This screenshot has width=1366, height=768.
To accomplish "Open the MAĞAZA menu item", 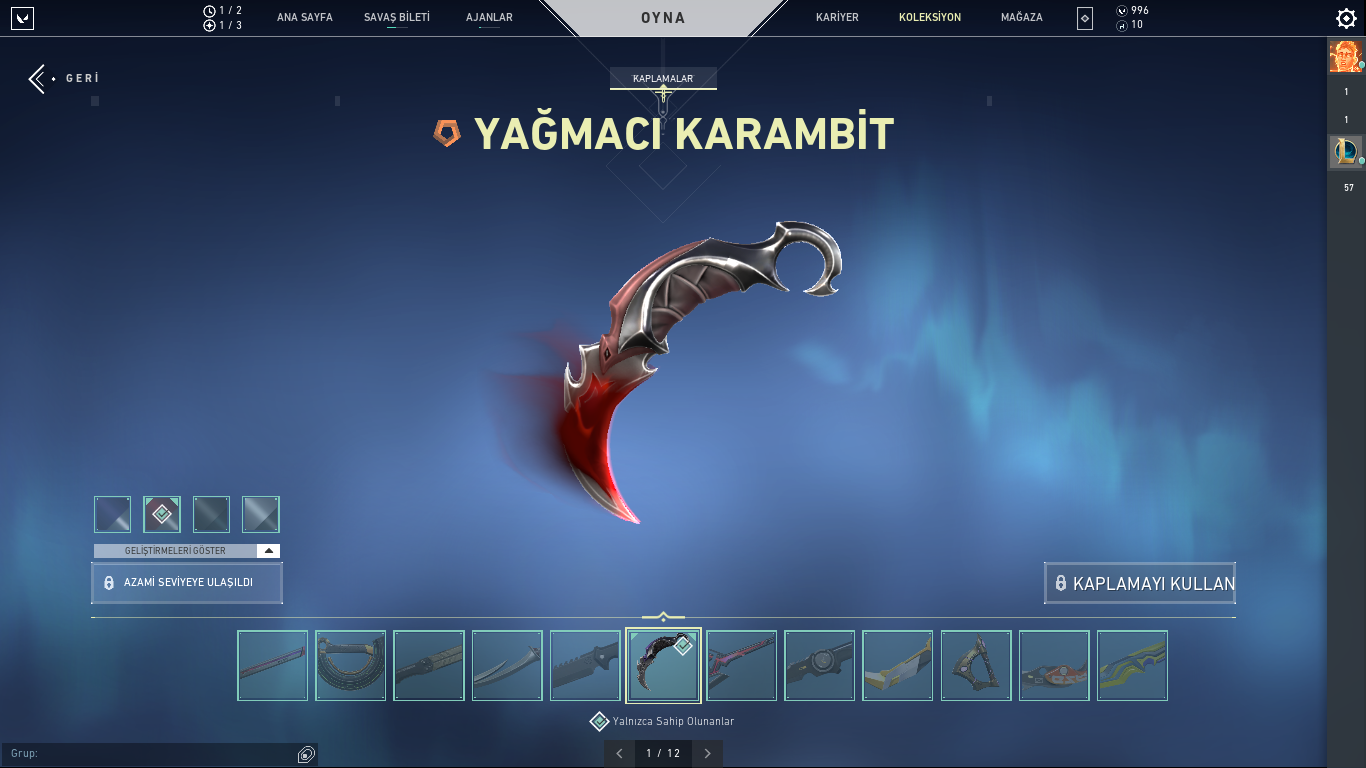I will pyautogui.click(x=1020, y=17).
